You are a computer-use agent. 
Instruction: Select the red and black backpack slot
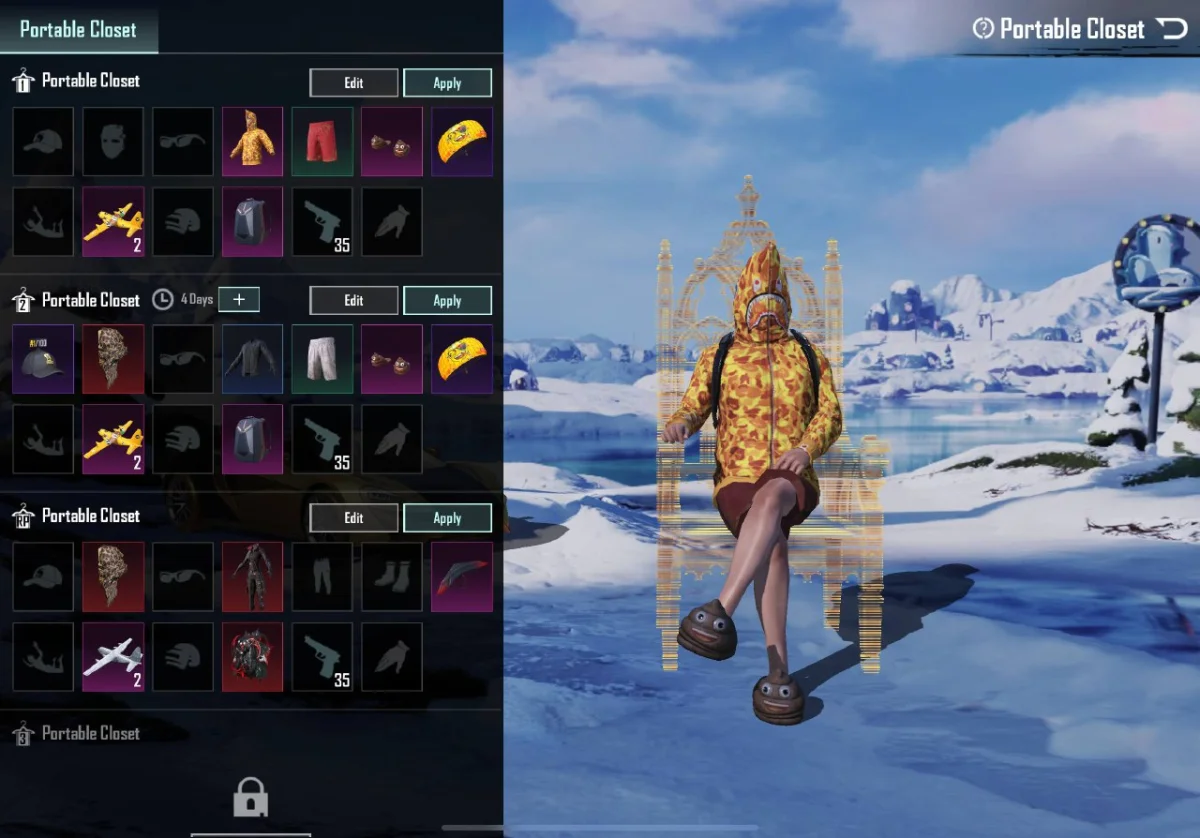pos(252,657)
